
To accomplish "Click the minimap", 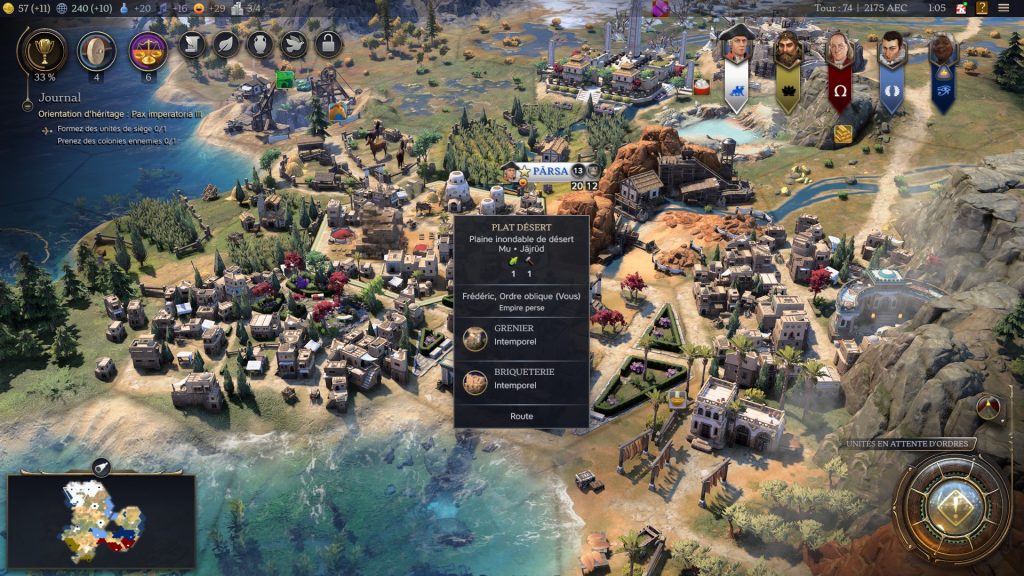I will (x=100, y=519).
